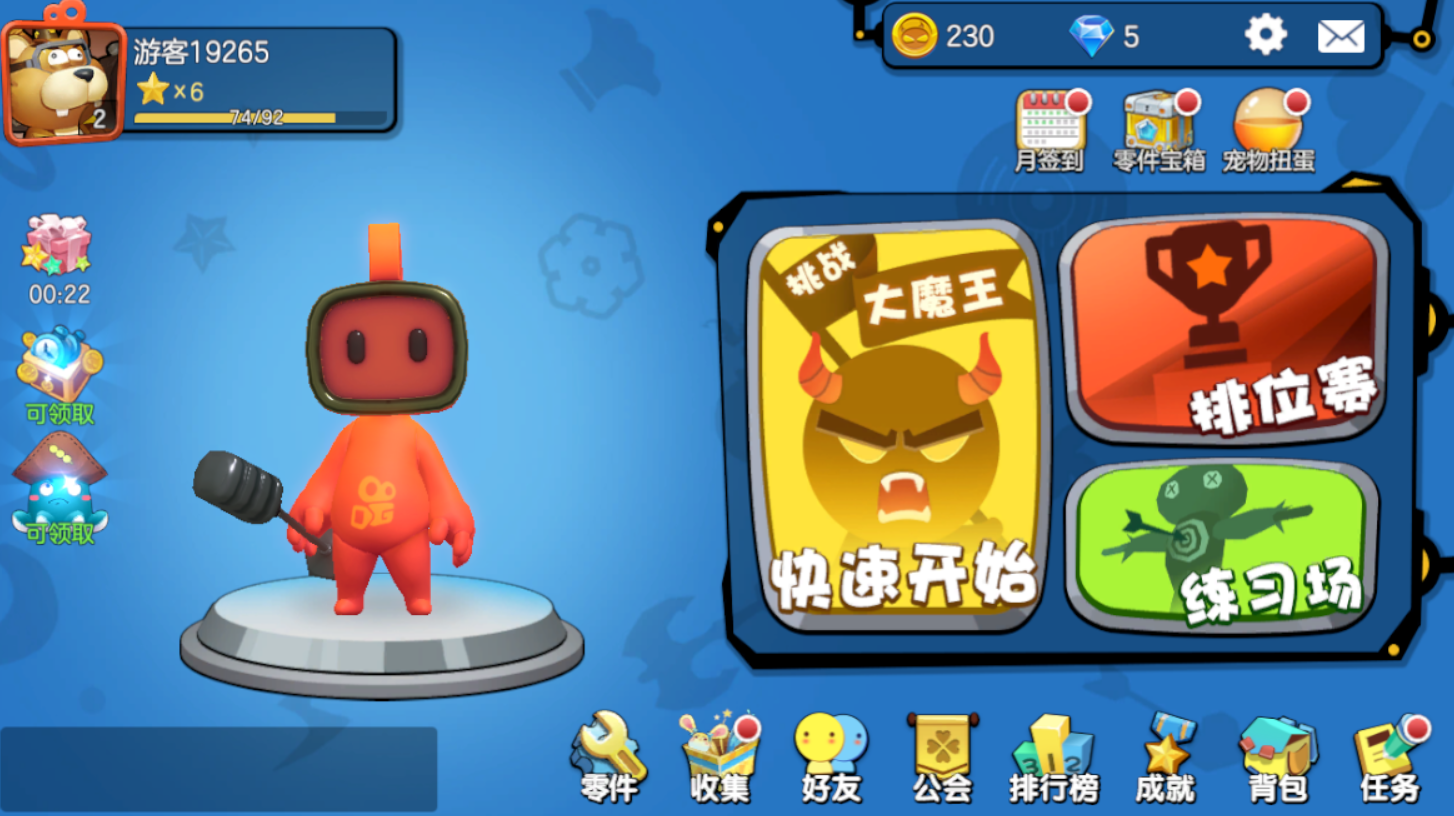Open the 零件 parts menu

coord(610,755)
